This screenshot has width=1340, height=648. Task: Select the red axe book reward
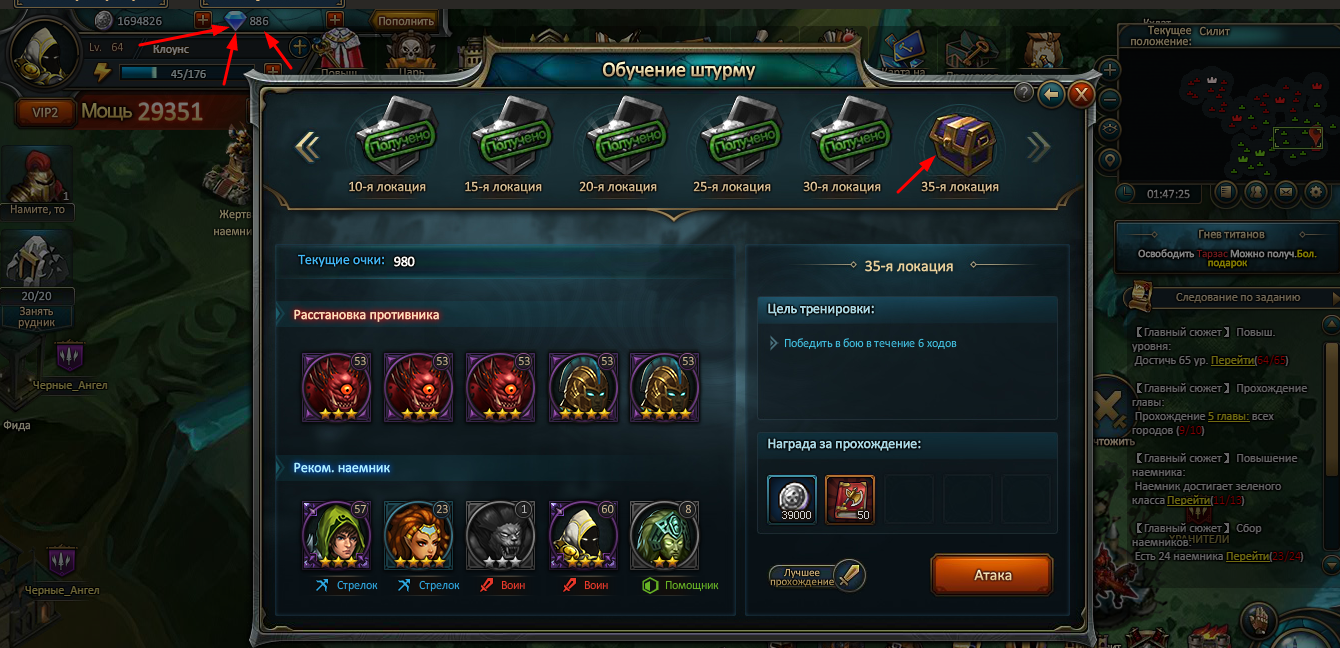coord(850,499)
